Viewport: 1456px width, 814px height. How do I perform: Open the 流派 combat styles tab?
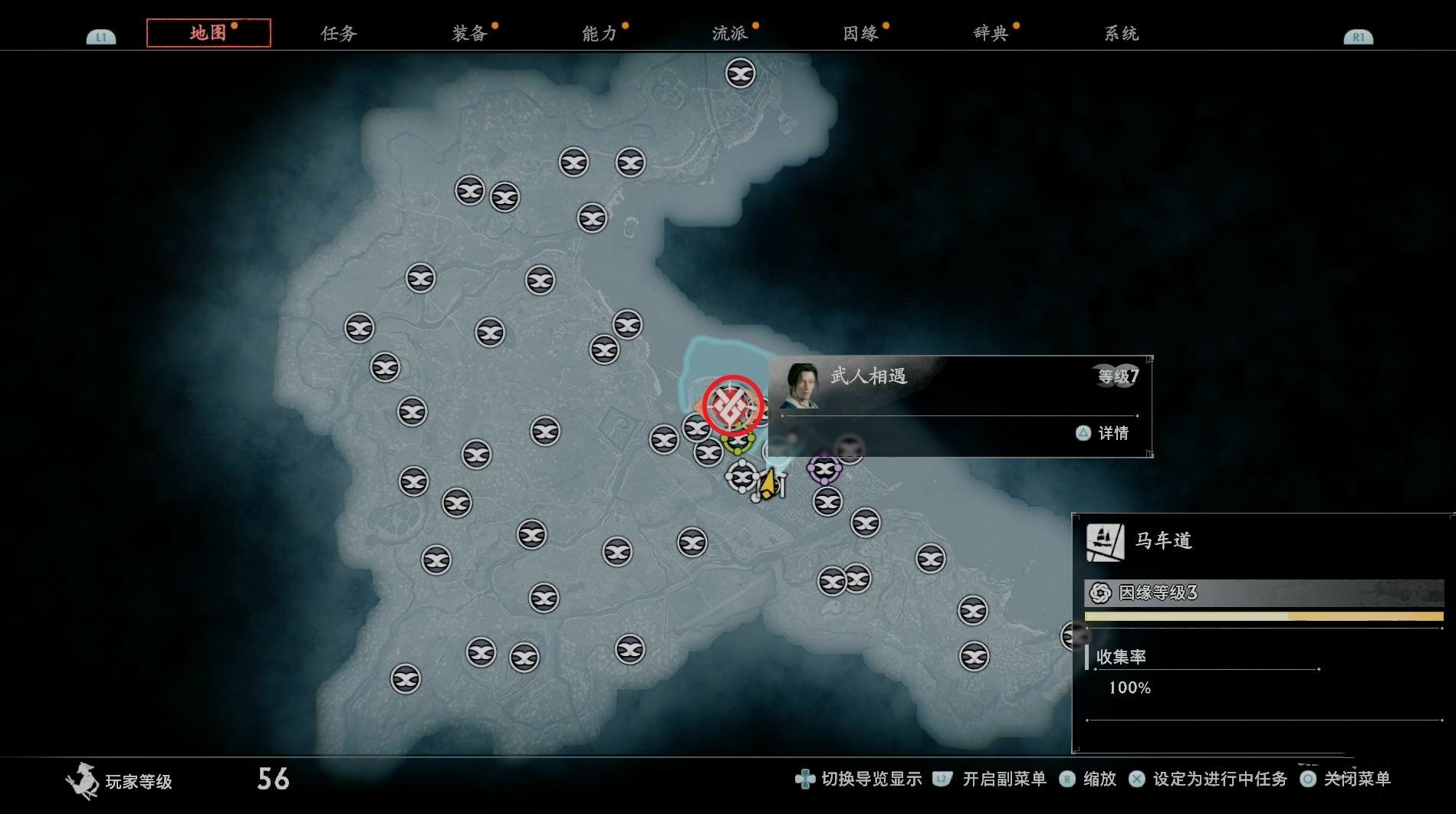click(730, 33)
